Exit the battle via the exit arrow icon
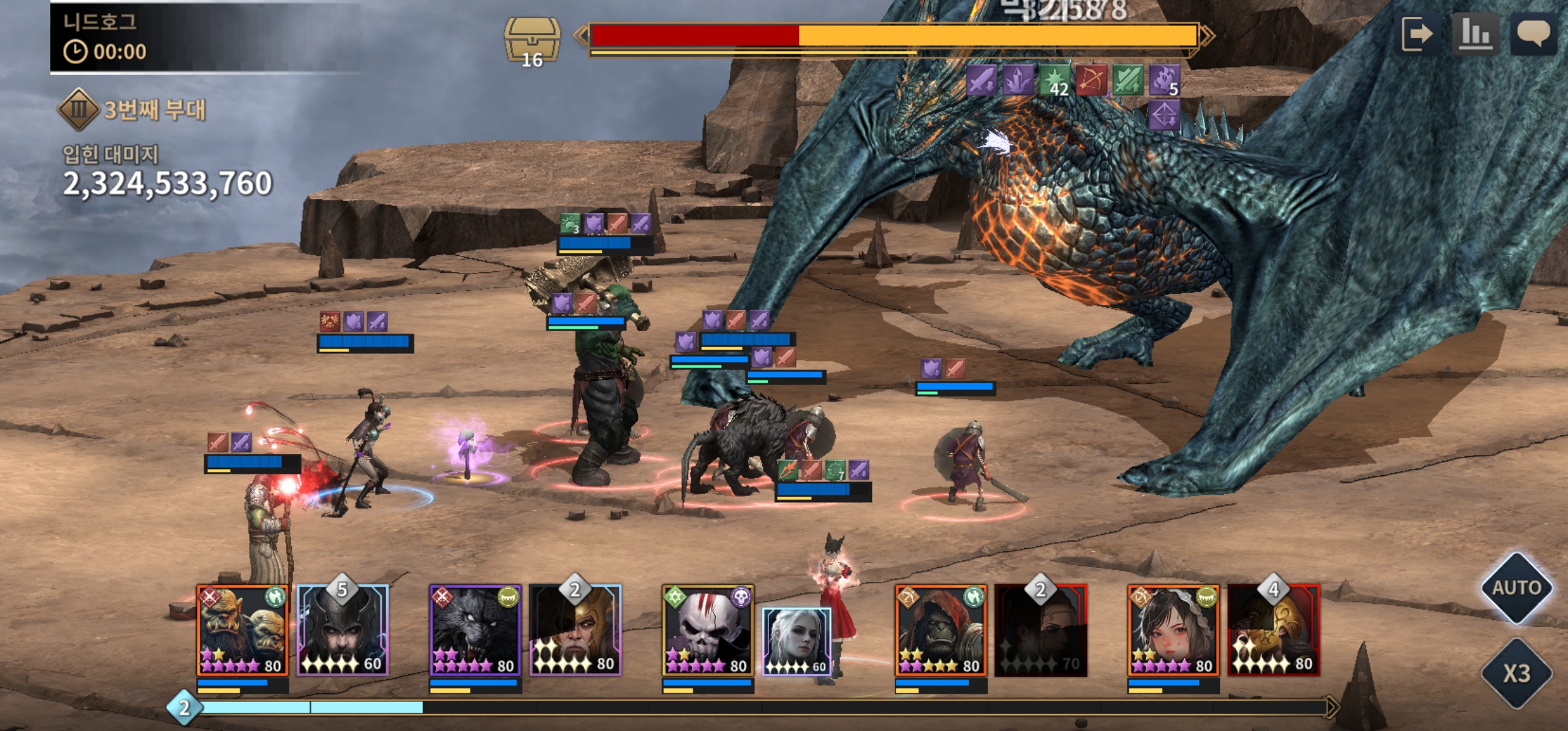Image resolution: width=1568 pixels, height=731 pixels. point(1417,34)
